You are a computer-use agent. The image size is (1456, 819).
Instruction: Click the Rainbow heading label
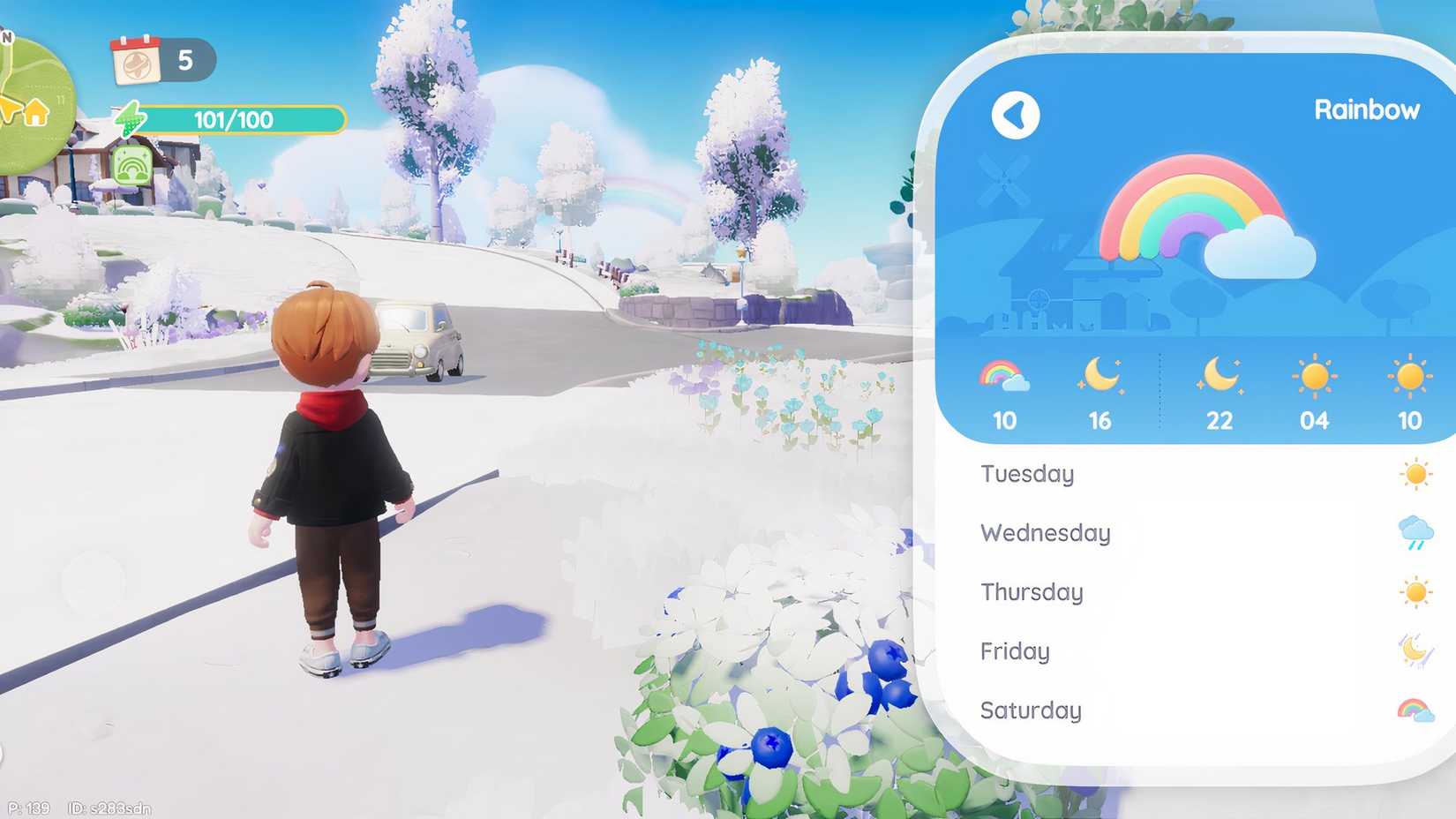point(1368,109)
